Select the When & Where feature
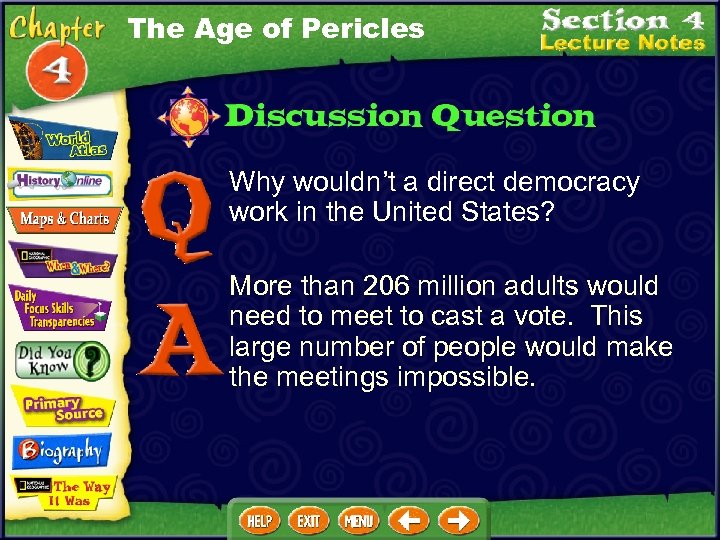720x540 pixels. (x=62, y=260)
